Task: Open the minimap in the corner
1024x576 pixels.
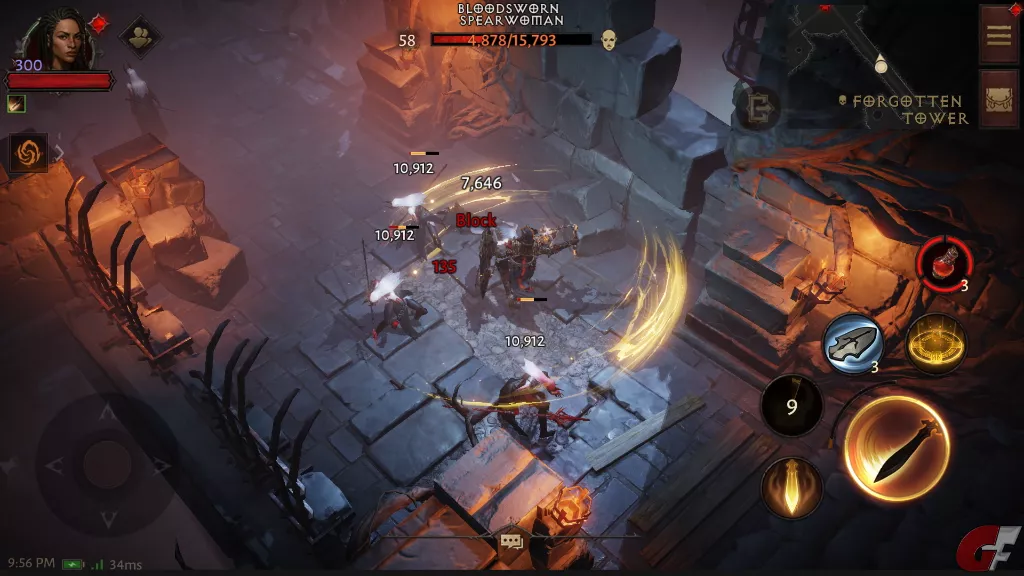Action: pos(851,48)
